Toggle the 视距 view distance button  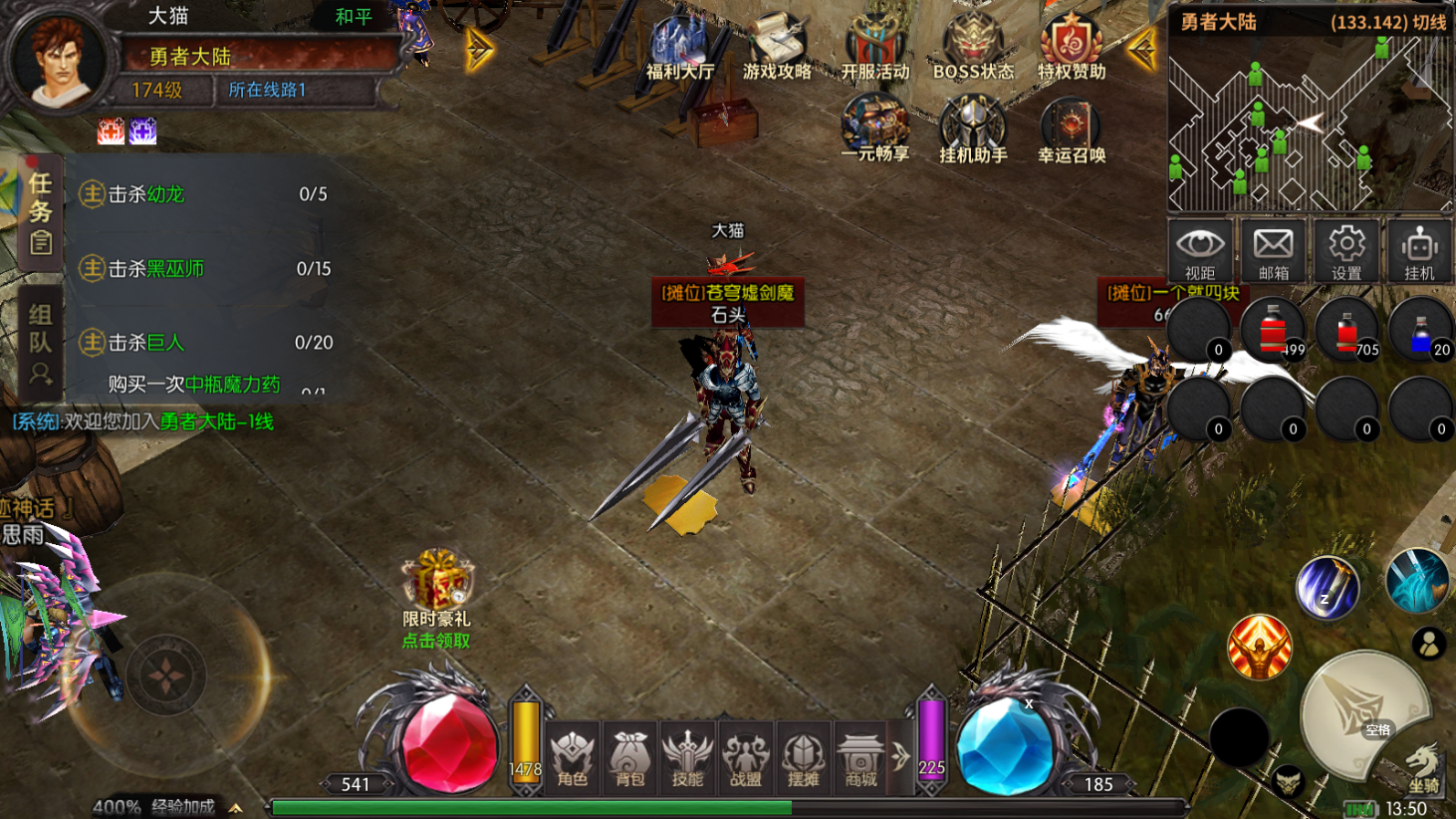click(1200, 251)
